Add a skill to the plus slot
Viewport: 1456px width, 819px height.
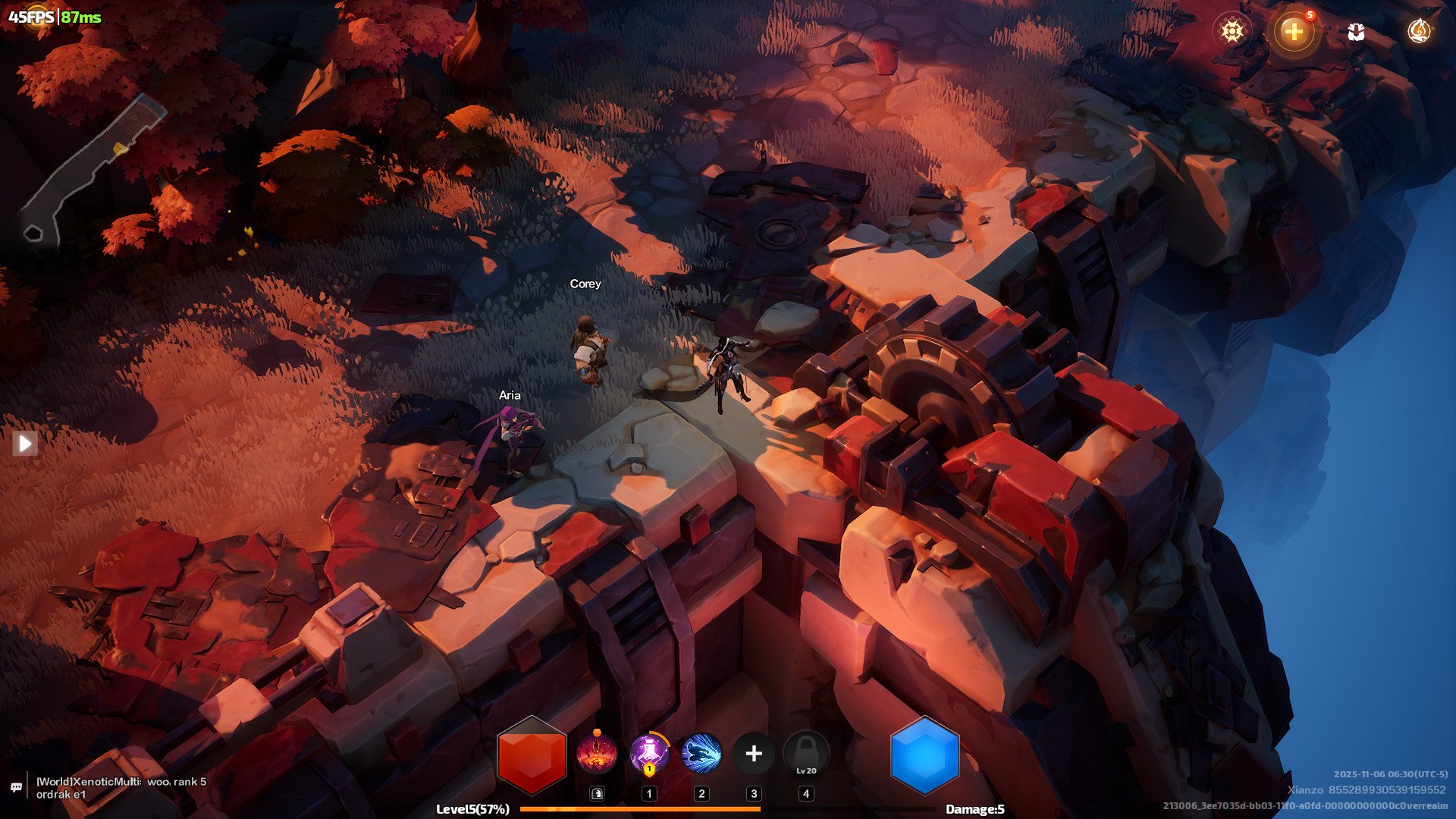[x=754, y=754]
